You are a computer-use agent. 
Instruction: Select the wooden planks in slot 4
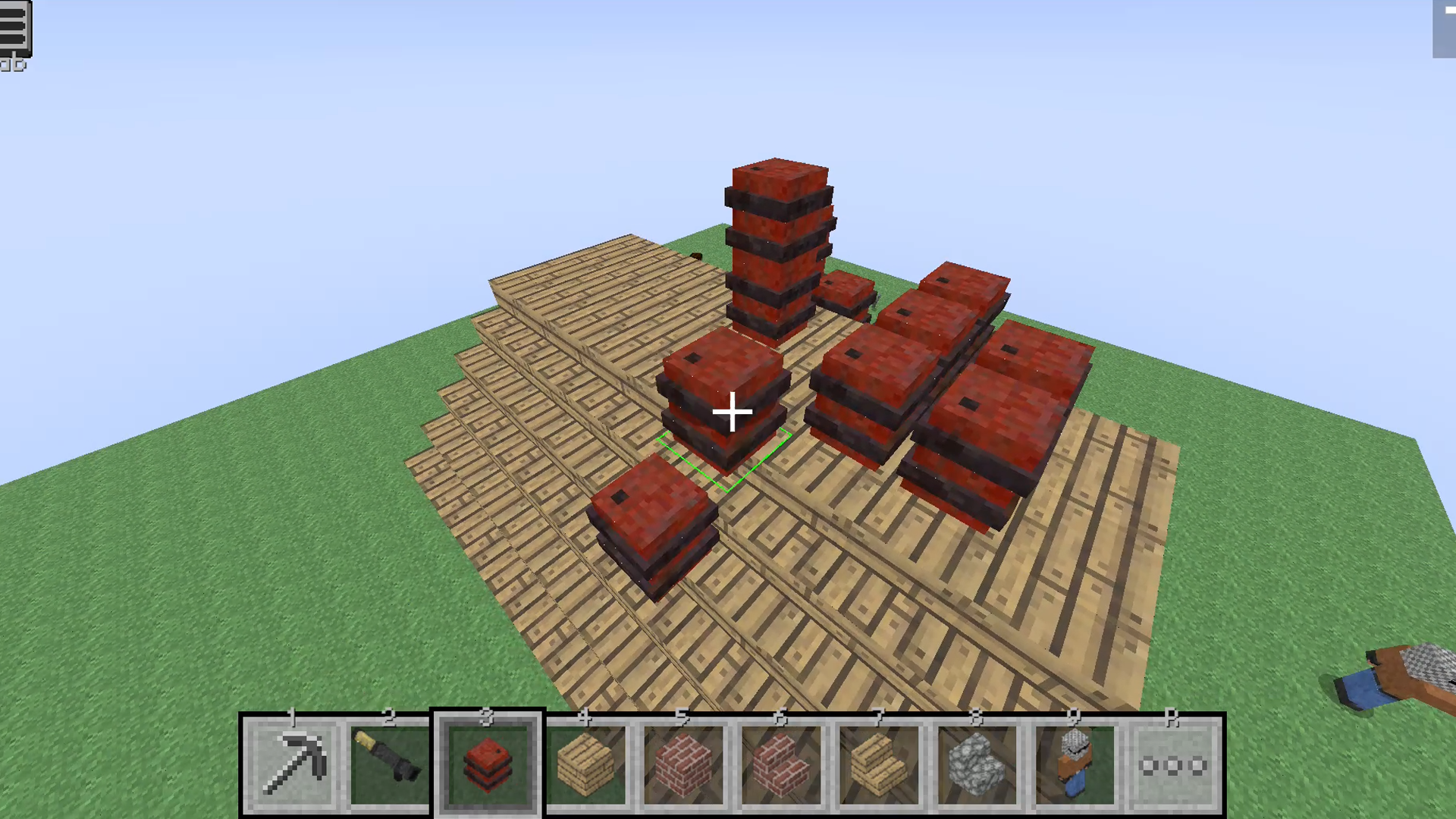coord(585,762)
